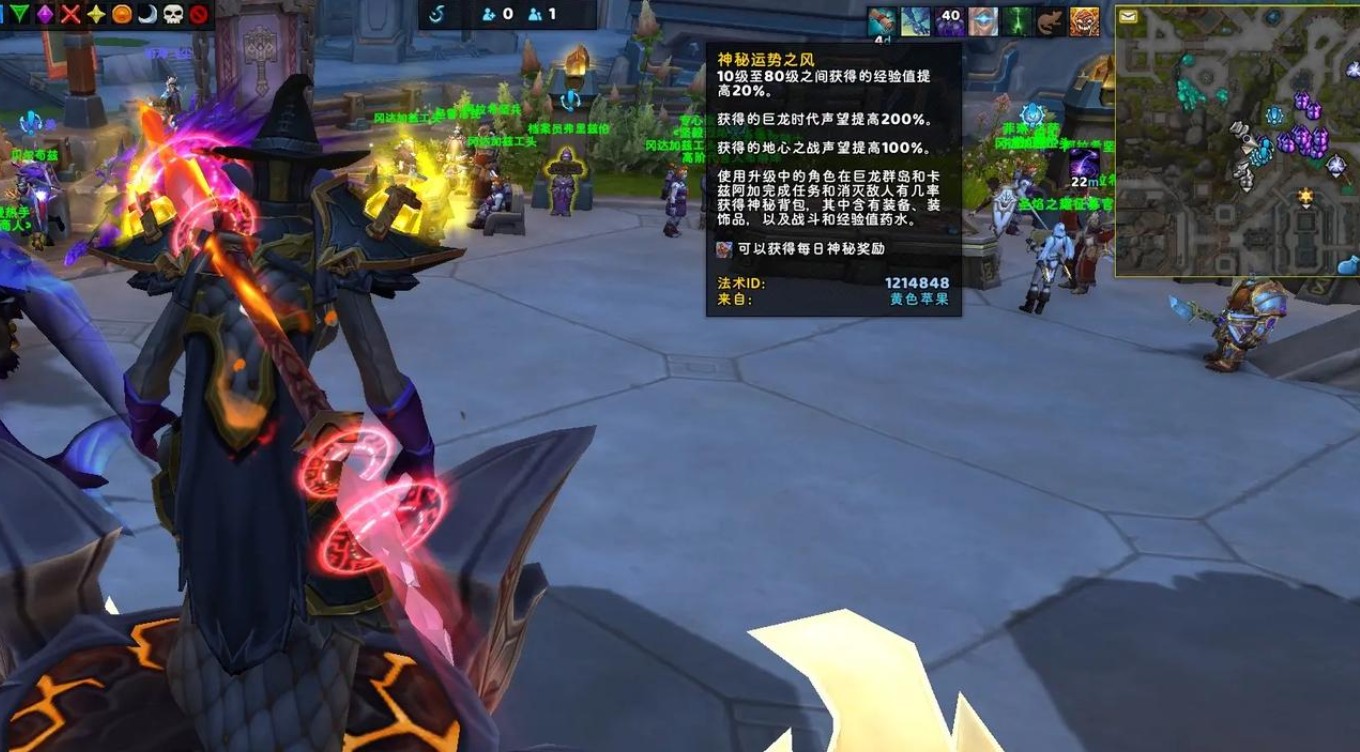The width and height of the screenshot is (1360, 752).
Task: Click the brown cat silhouette buff icon
Action: pos(1050,21)
